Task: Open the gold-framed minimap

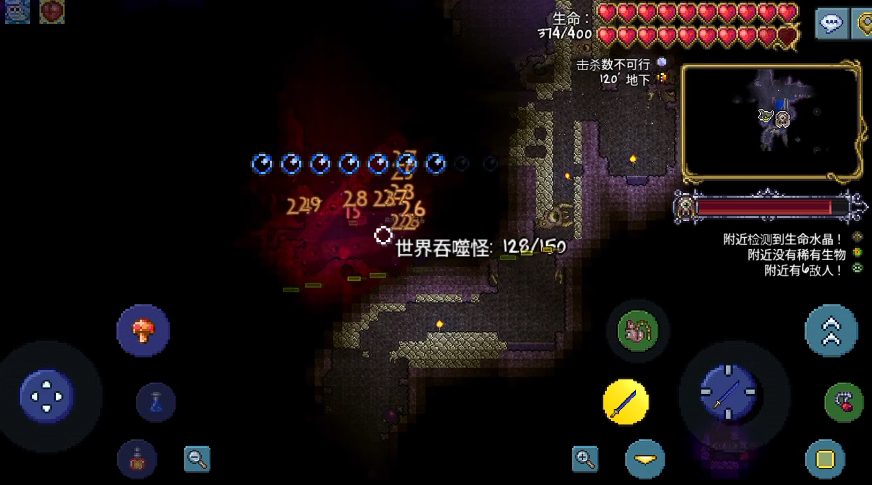Action: [771, 122]
